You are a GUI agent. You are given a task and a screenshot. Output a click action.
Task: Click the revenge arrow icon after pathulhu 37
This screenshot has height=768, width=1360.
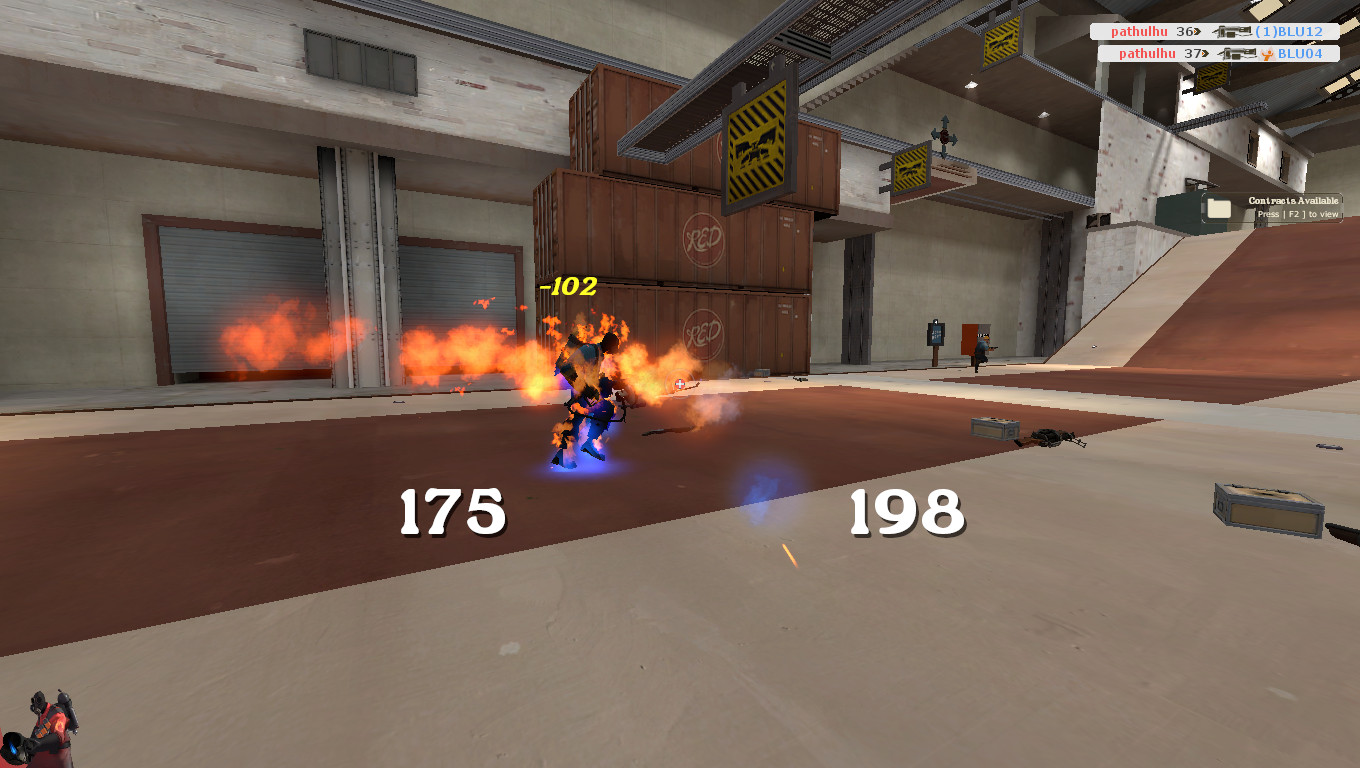(x=1204, y=54)
